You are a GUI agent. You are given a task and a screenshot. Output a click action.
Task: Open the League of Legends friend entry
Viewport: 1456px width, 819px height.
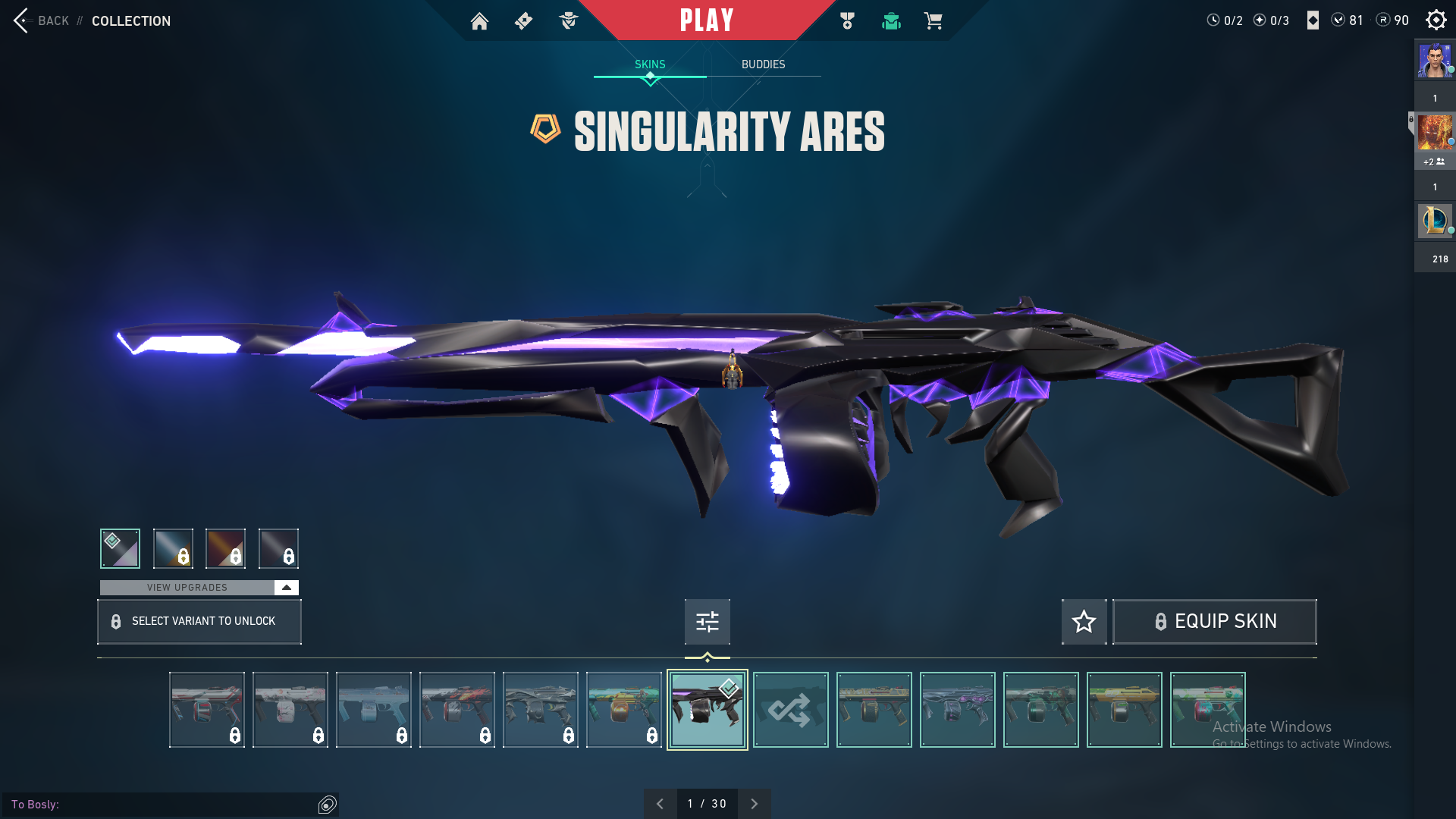tap(1434, 221)
